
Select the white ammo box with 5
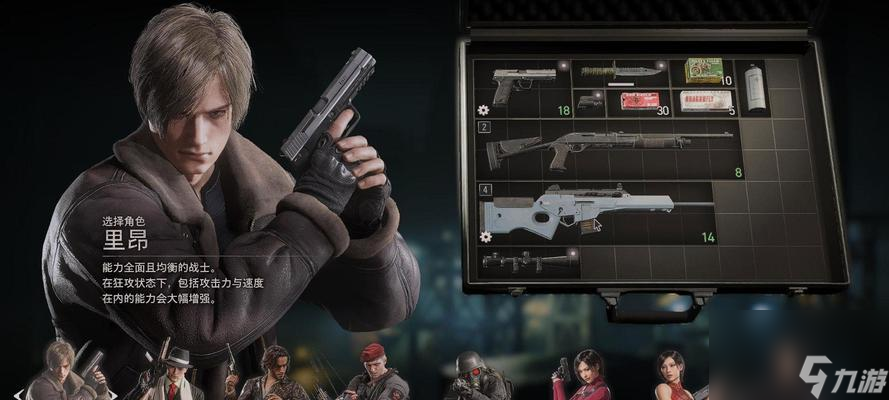click(x=704, y=101)
